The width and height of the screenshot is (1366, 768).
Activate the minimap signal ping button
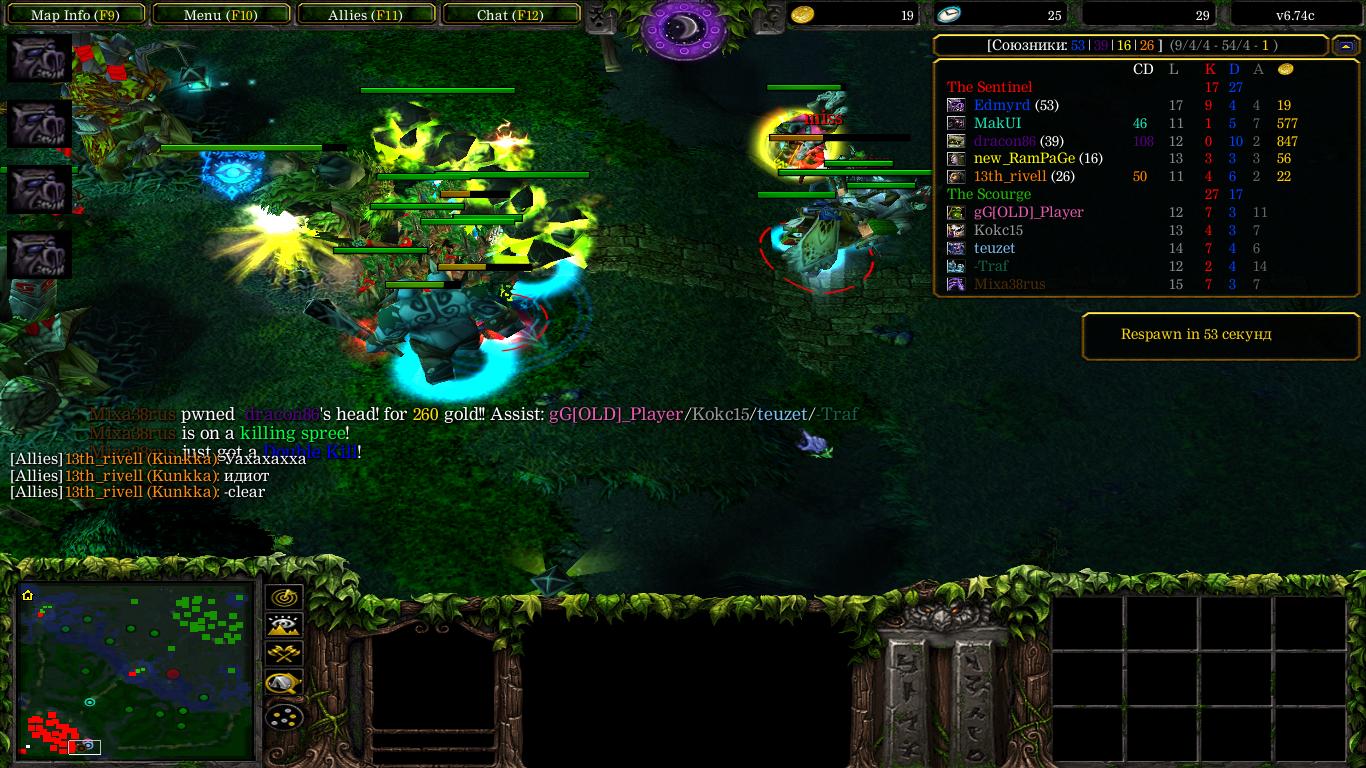[285, 597]
